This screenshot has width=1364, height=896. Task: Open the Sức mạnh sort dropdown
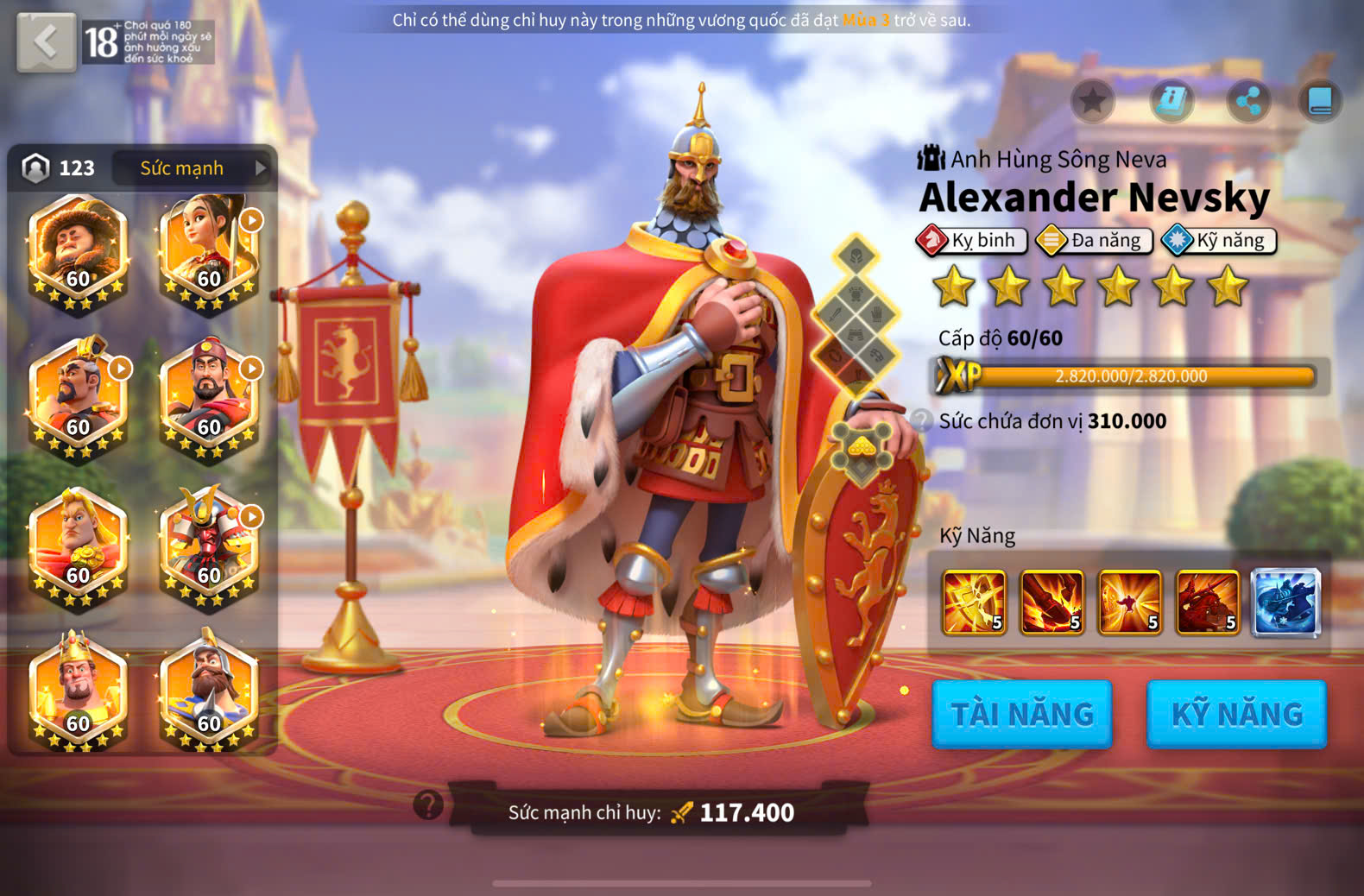pyautogui.click(x=193, y=167)
